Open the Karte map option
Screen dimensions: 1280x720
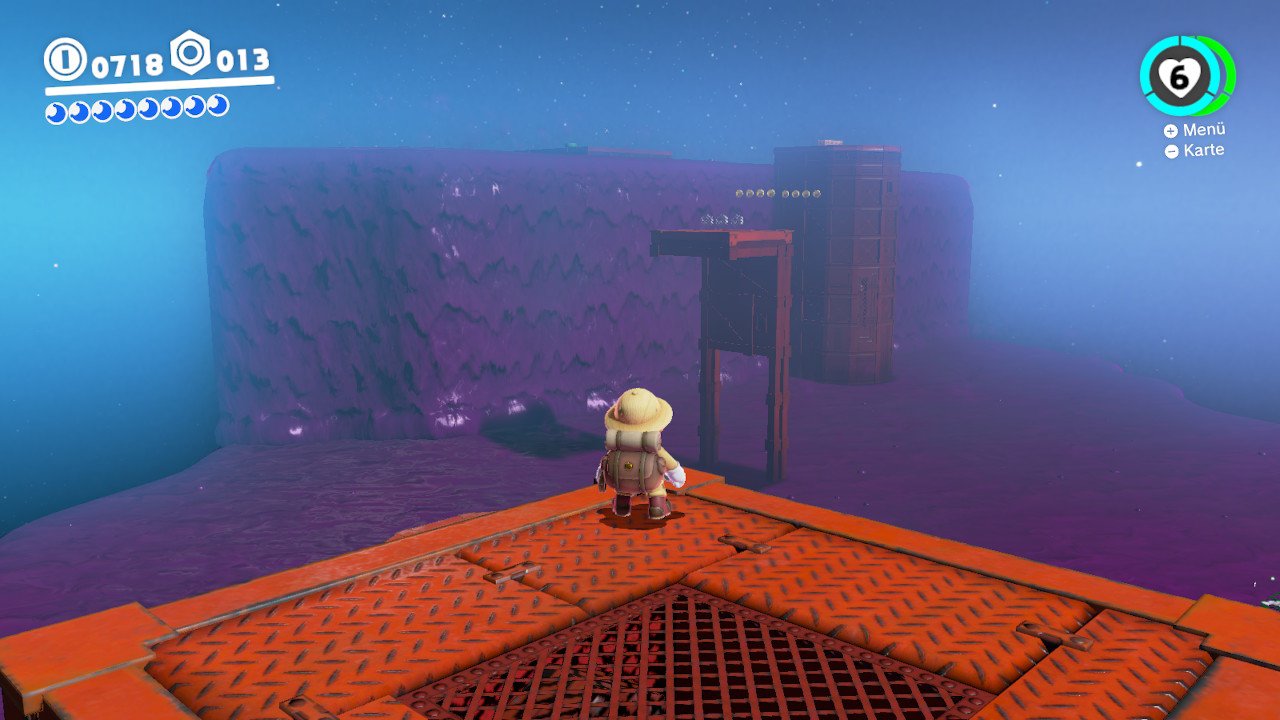1194,151
